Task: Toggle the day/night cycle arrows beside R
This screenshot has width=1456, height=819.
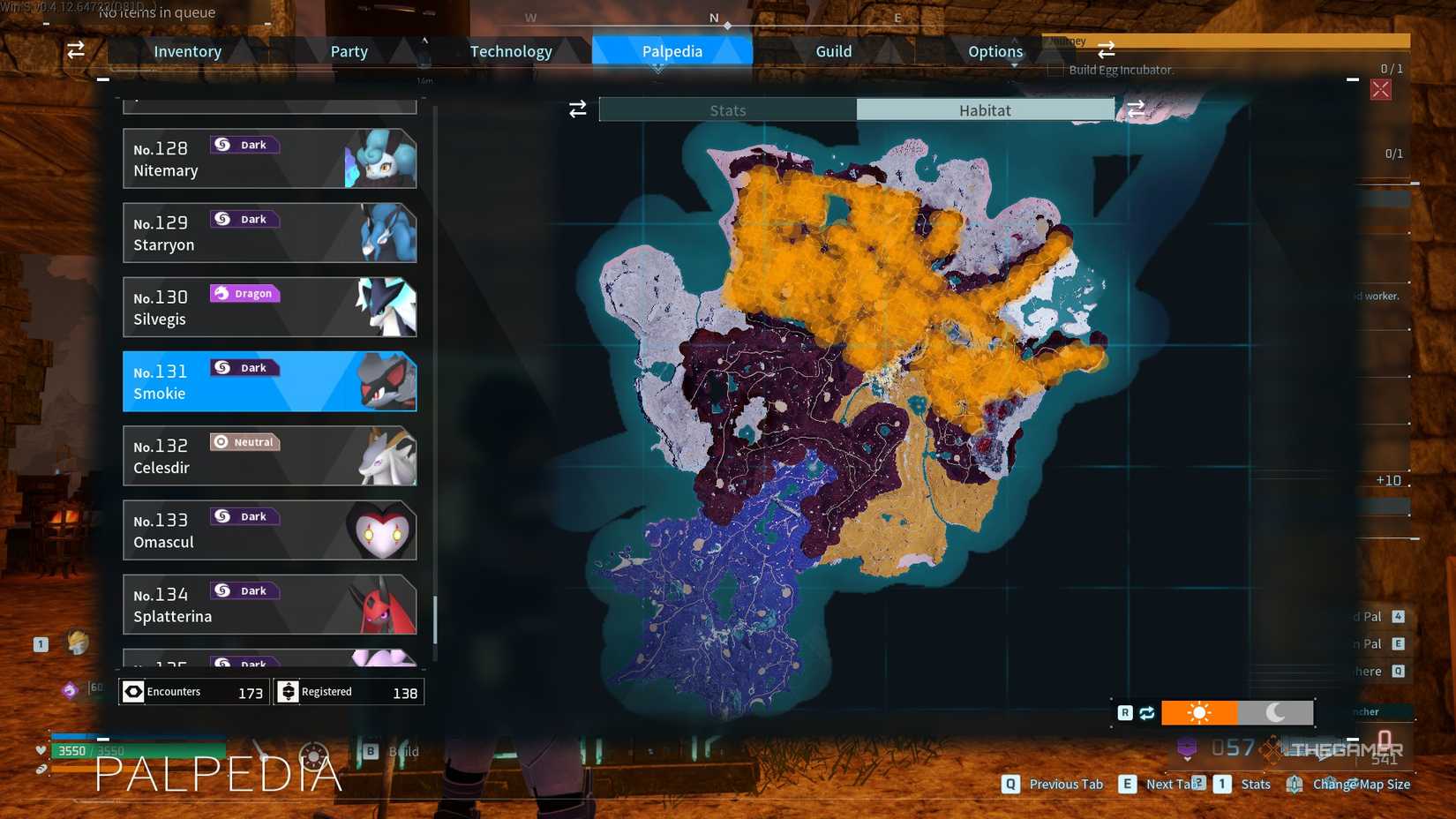Action: pos(1146,712)
